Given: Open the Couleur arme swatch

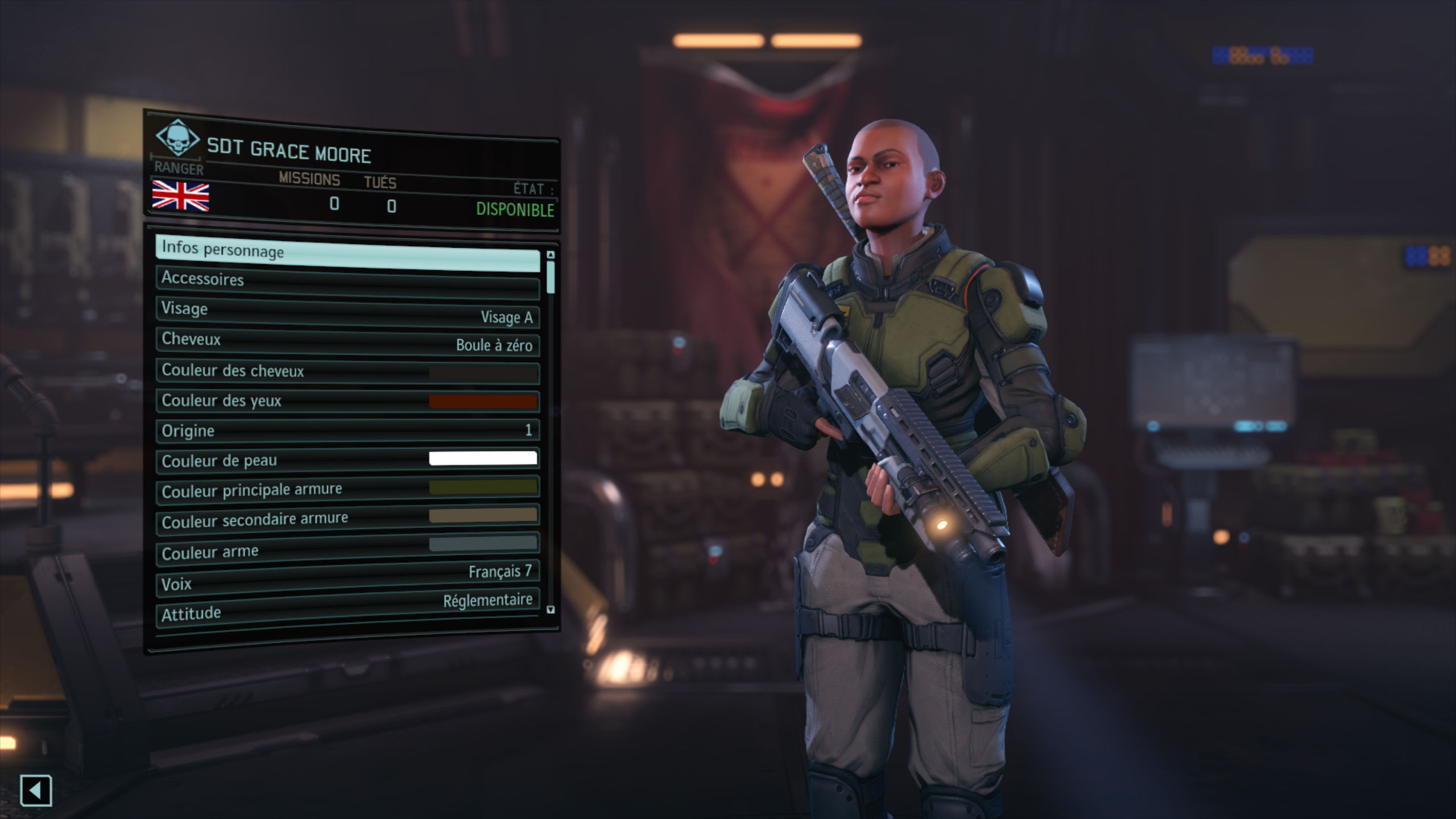Looking at the screenshot, I should [482, 544].
